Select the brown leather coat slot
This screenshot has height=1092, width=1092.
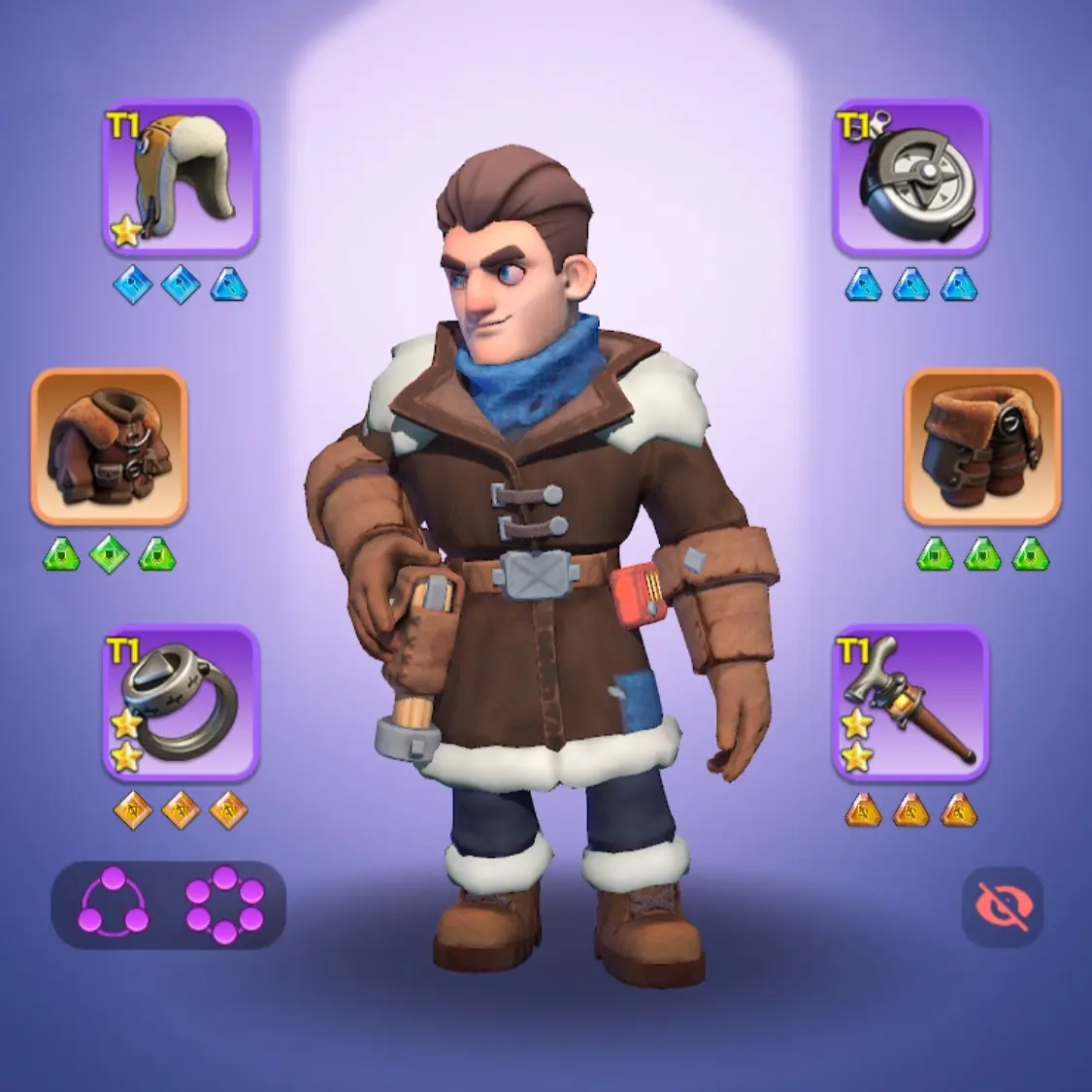[109, 447]
